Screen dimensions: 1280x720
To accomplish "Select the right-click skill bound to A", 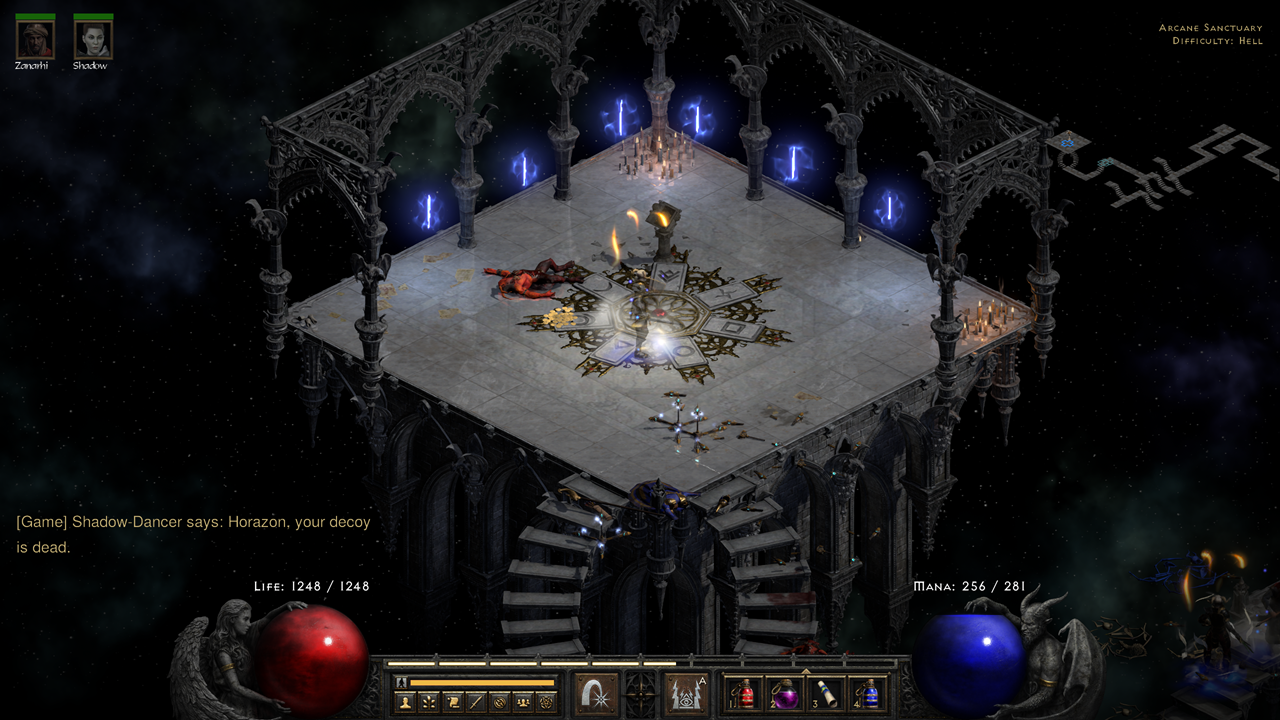I will pos(686,695).
